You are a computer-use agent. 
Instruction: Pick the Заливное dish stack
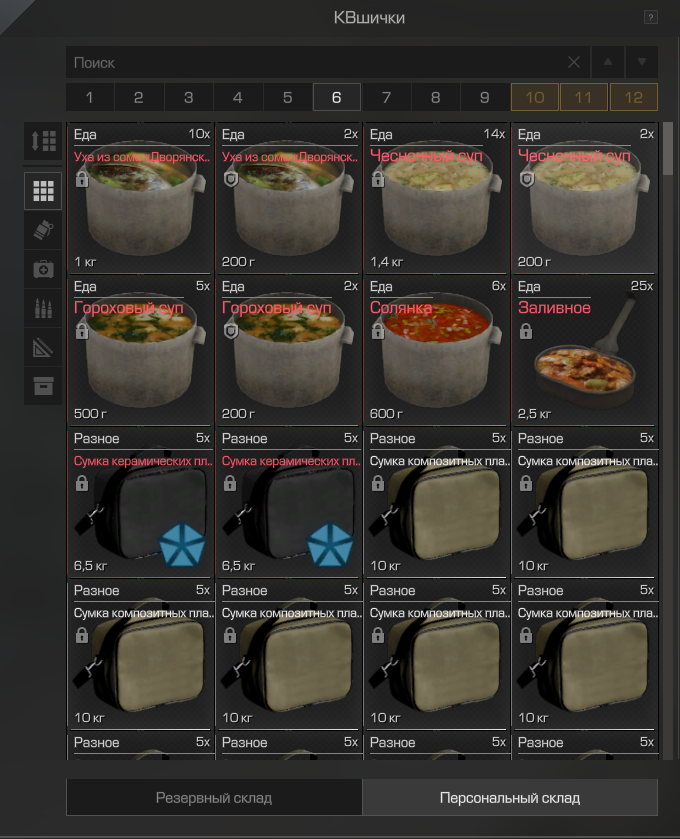click(x=584, y=349)
